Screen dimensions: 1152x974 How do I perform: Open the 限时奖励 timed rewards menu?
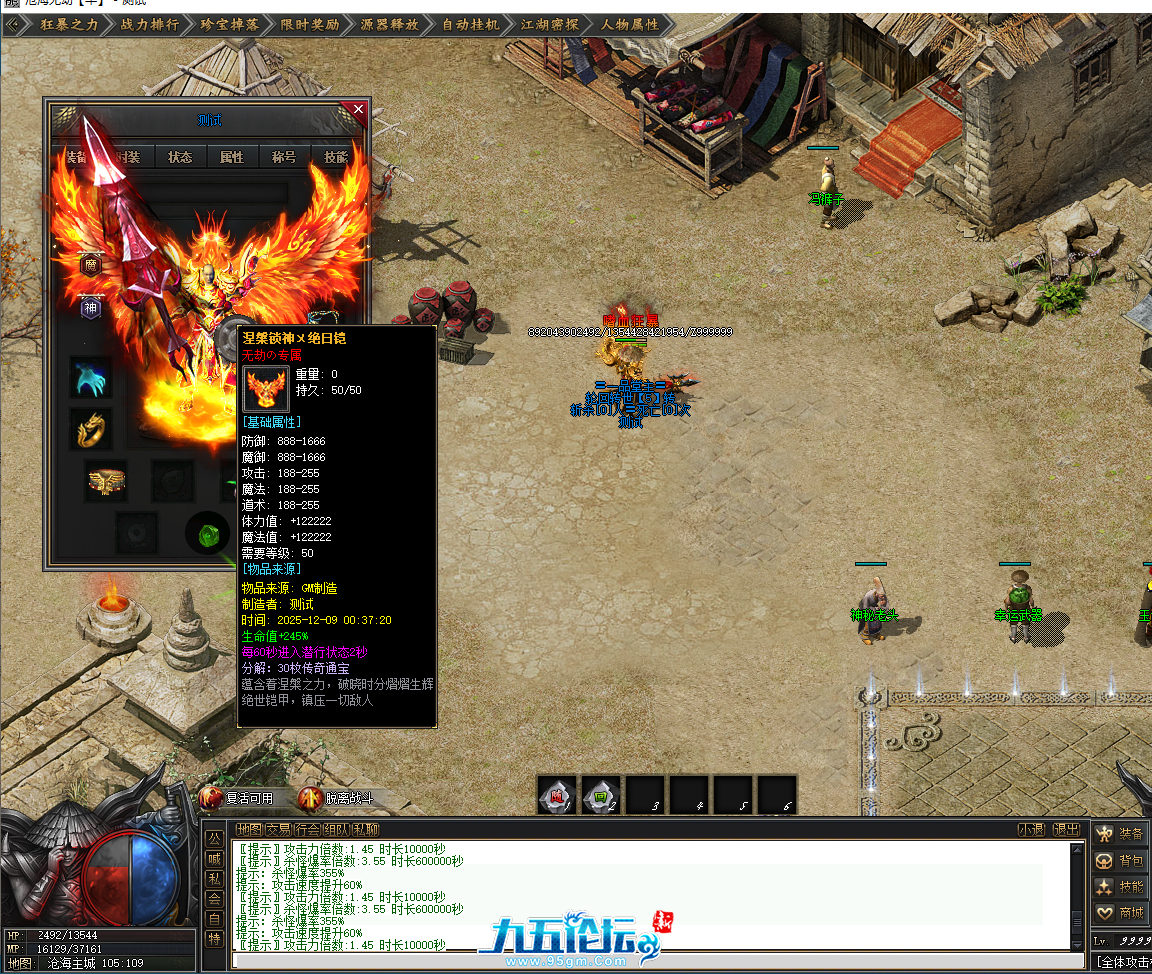tap(309, 24)
